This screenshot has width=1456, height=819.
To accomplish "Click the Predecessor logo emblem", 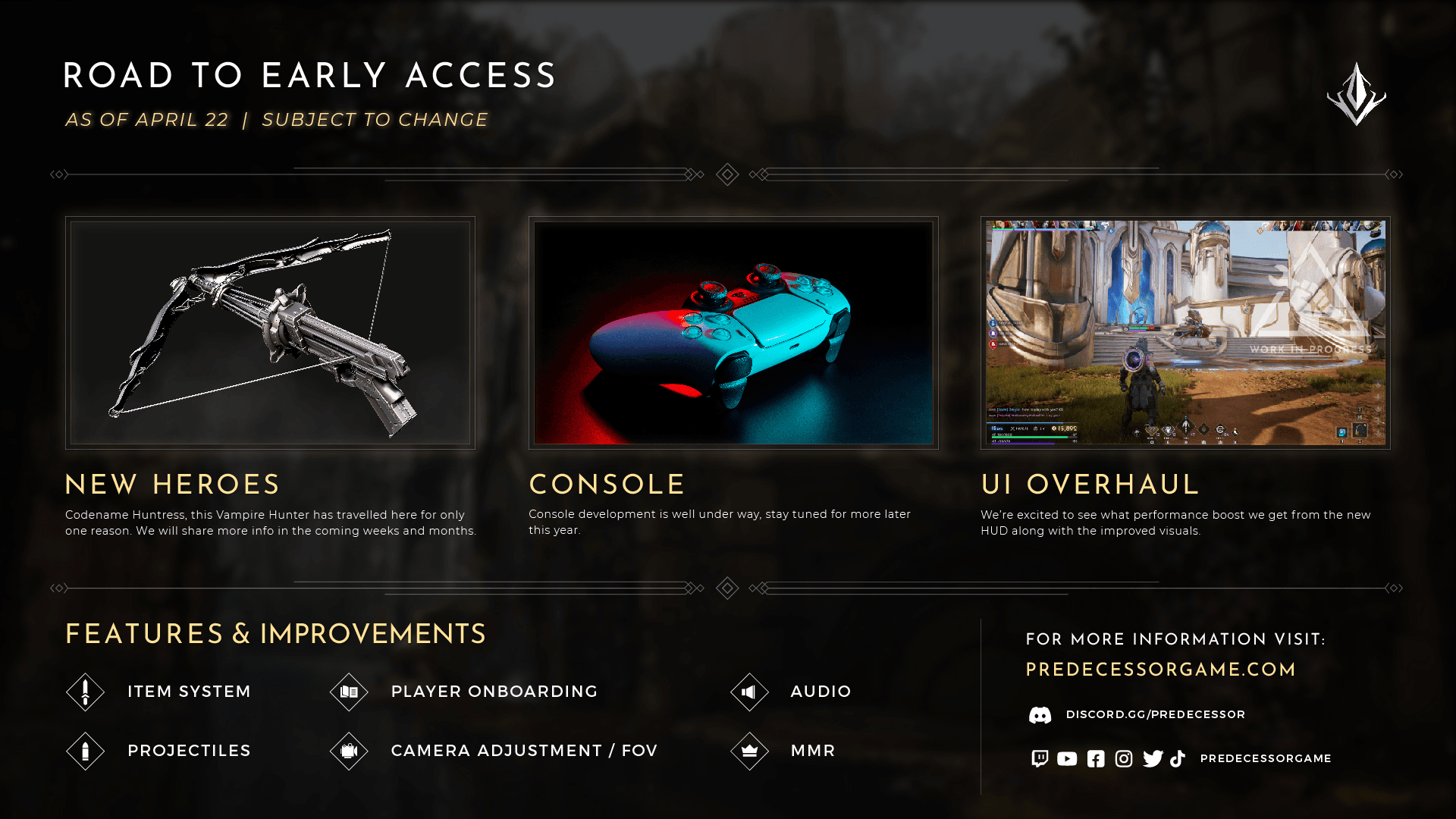I will [x=1357, y=94].
